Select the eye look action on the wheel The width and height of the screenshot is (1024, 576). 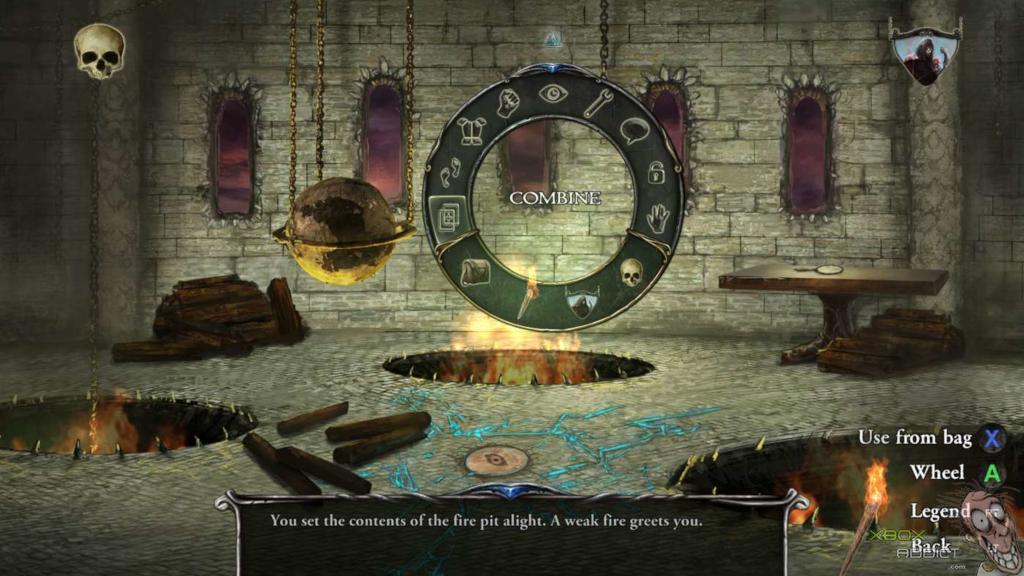[552, 93]
